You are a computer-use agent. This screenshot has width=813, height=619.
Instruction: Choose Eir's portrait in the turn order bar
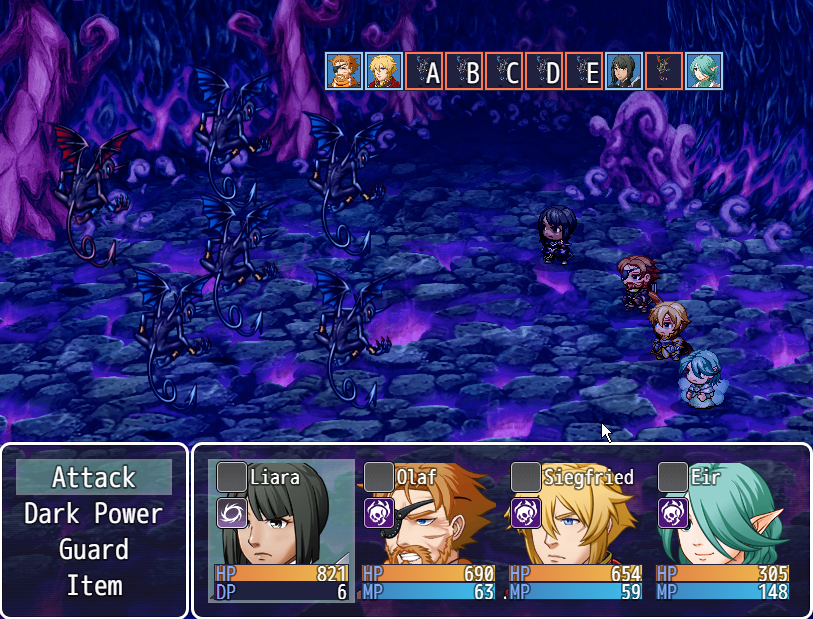[x=704, y=72]
